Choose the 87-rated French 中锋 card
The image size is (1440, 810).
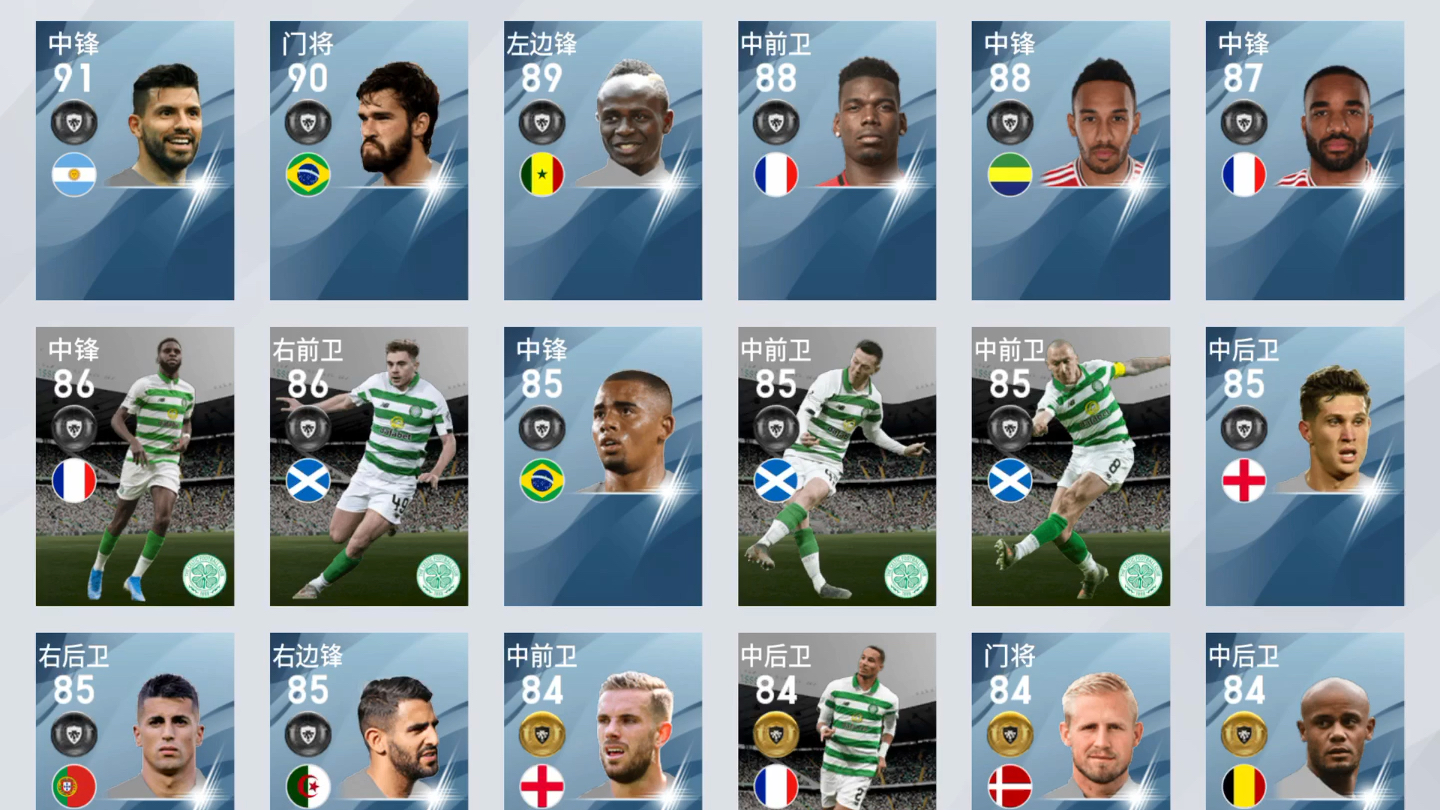tap(1305, 160)
